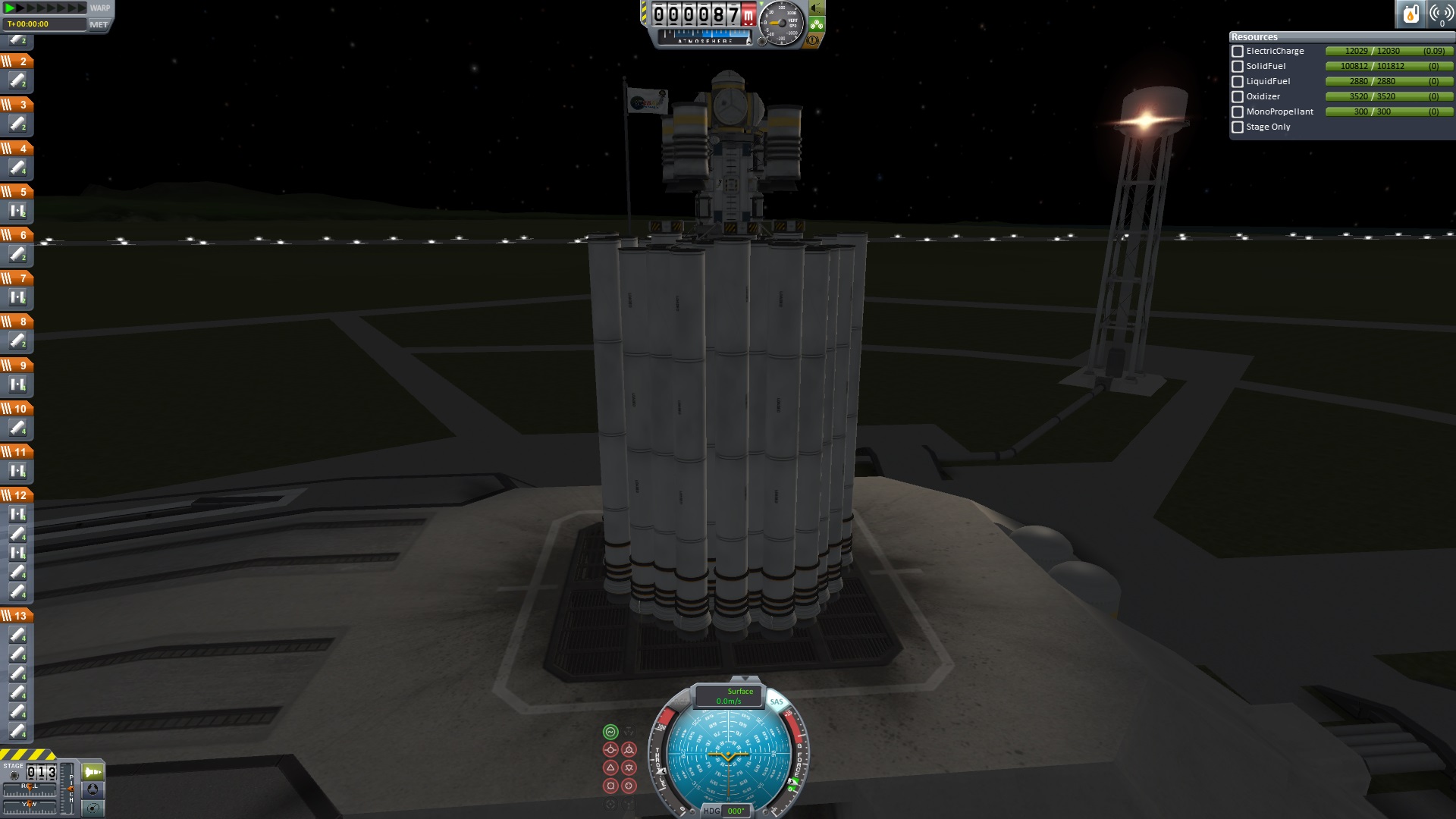The image size is (1456, 819).
Task: Tick the SolidFuel resource checkbox
Action: click(1238, 67)
